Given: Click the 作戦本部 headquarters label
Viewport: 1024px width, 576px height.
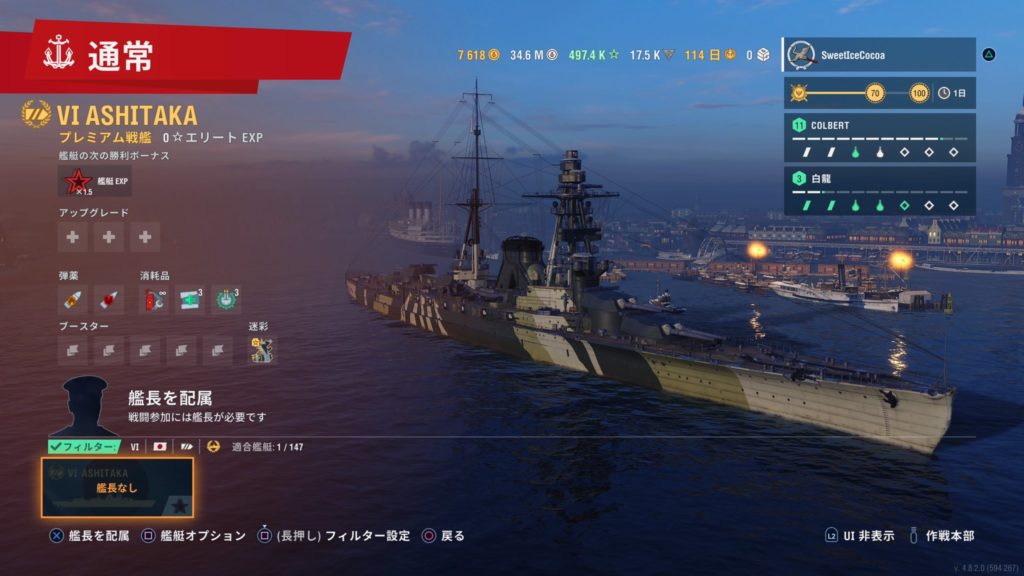Looking at the screenshot, I should click(951, 536).
